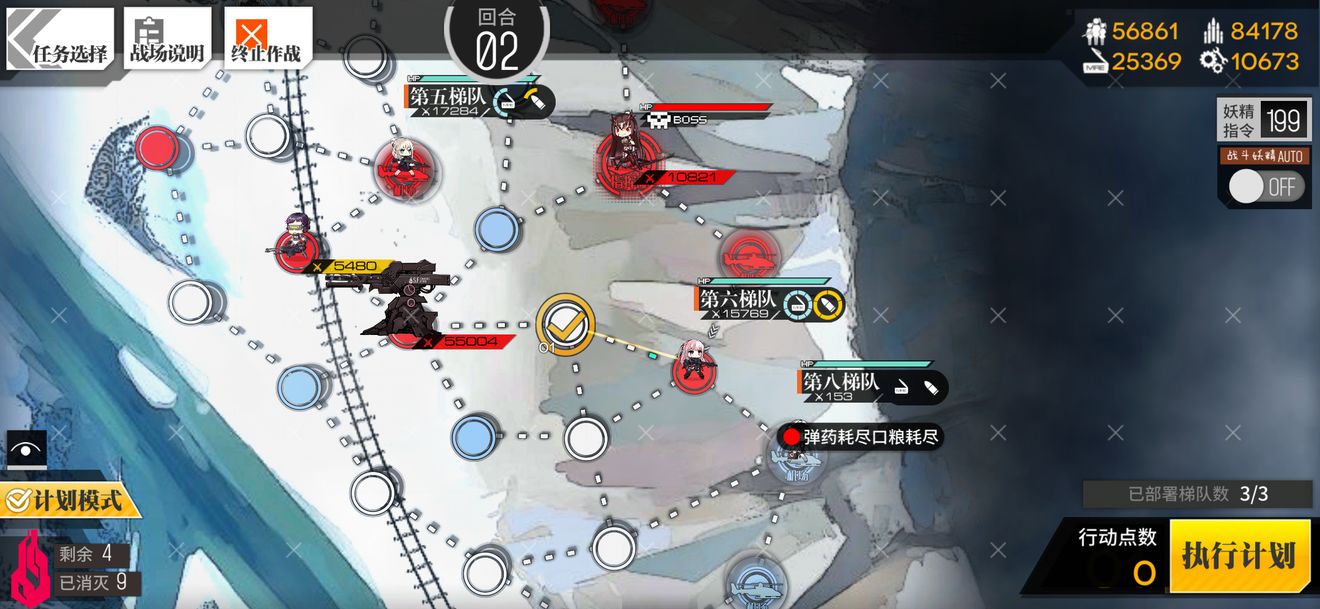Terminate the operation with 终止作战
The image size is (1320, 609).
(267, 40)
